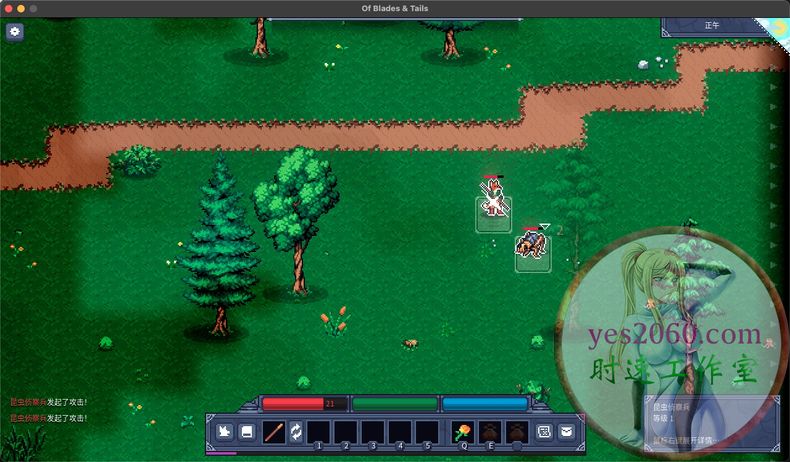Select empty skill slot 1
The height and width of the screenshot is (462, 790).
point(318,432)
